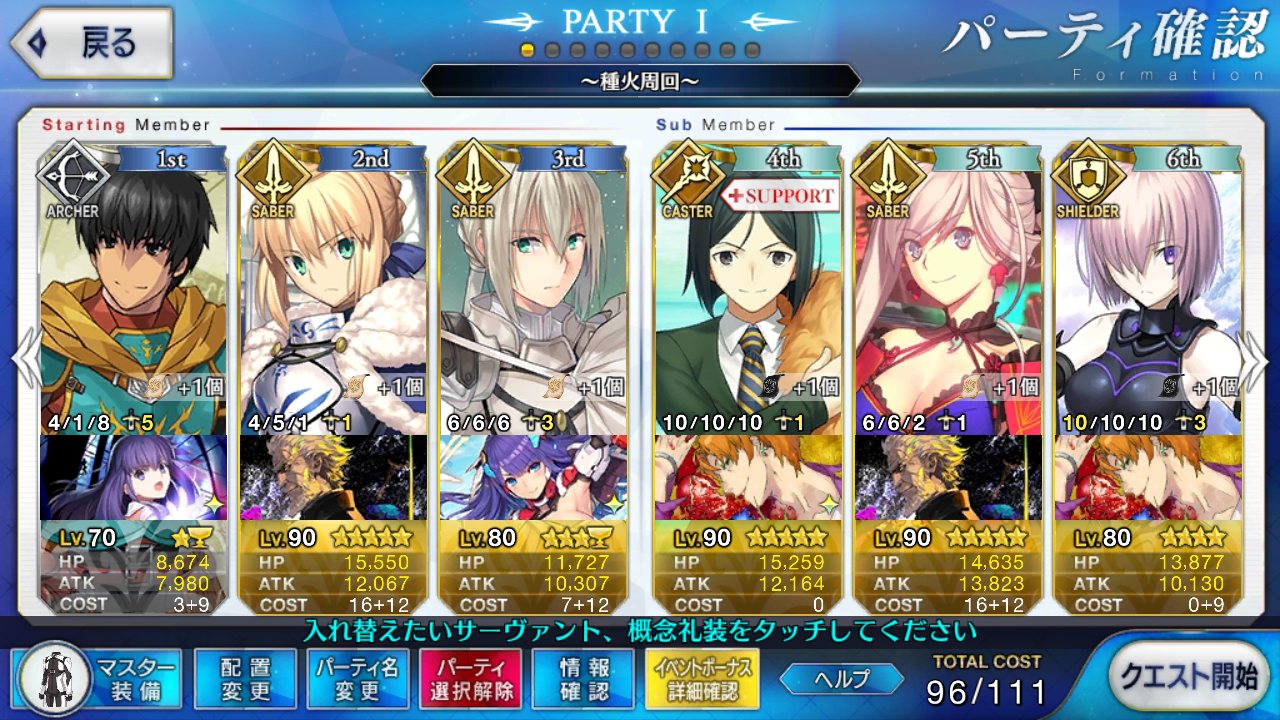
Task: Open 情報確認 info check
Action: pos(583,678)
